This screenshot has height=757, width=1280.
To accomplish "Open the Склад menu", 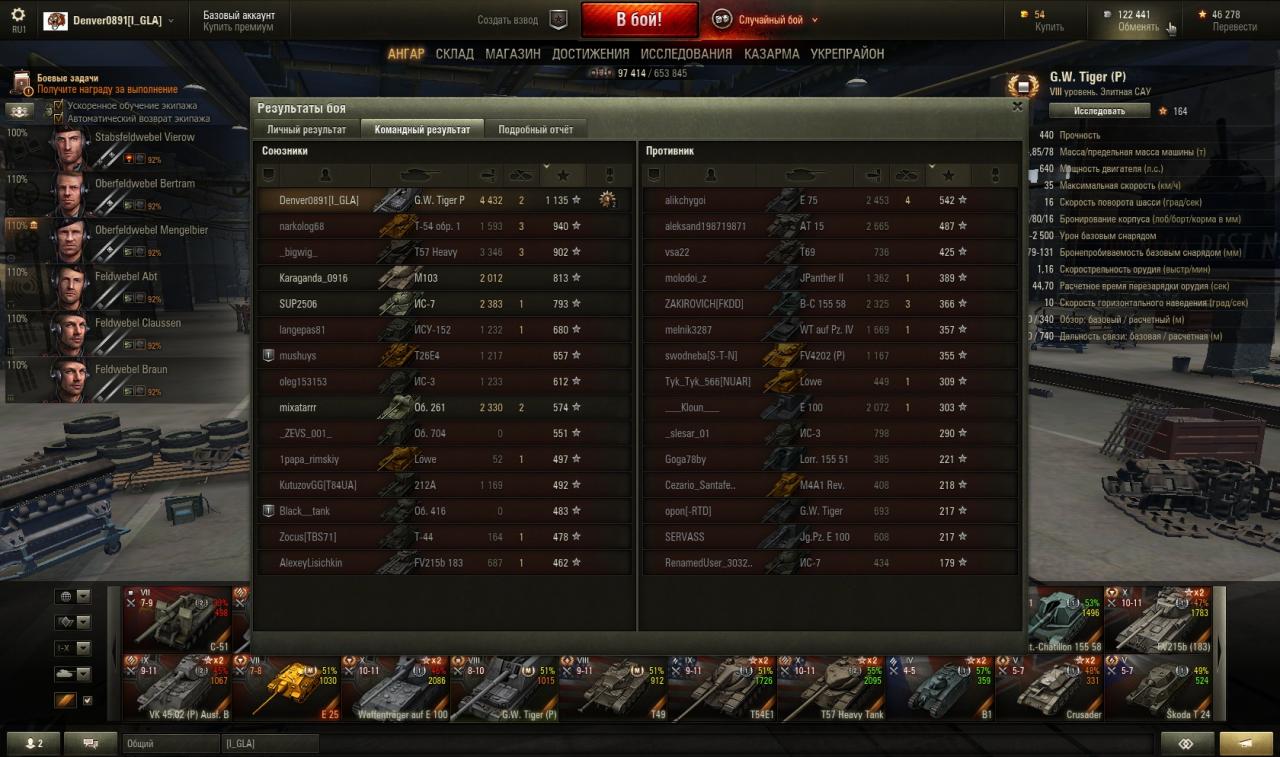I will tap(454, 54).
